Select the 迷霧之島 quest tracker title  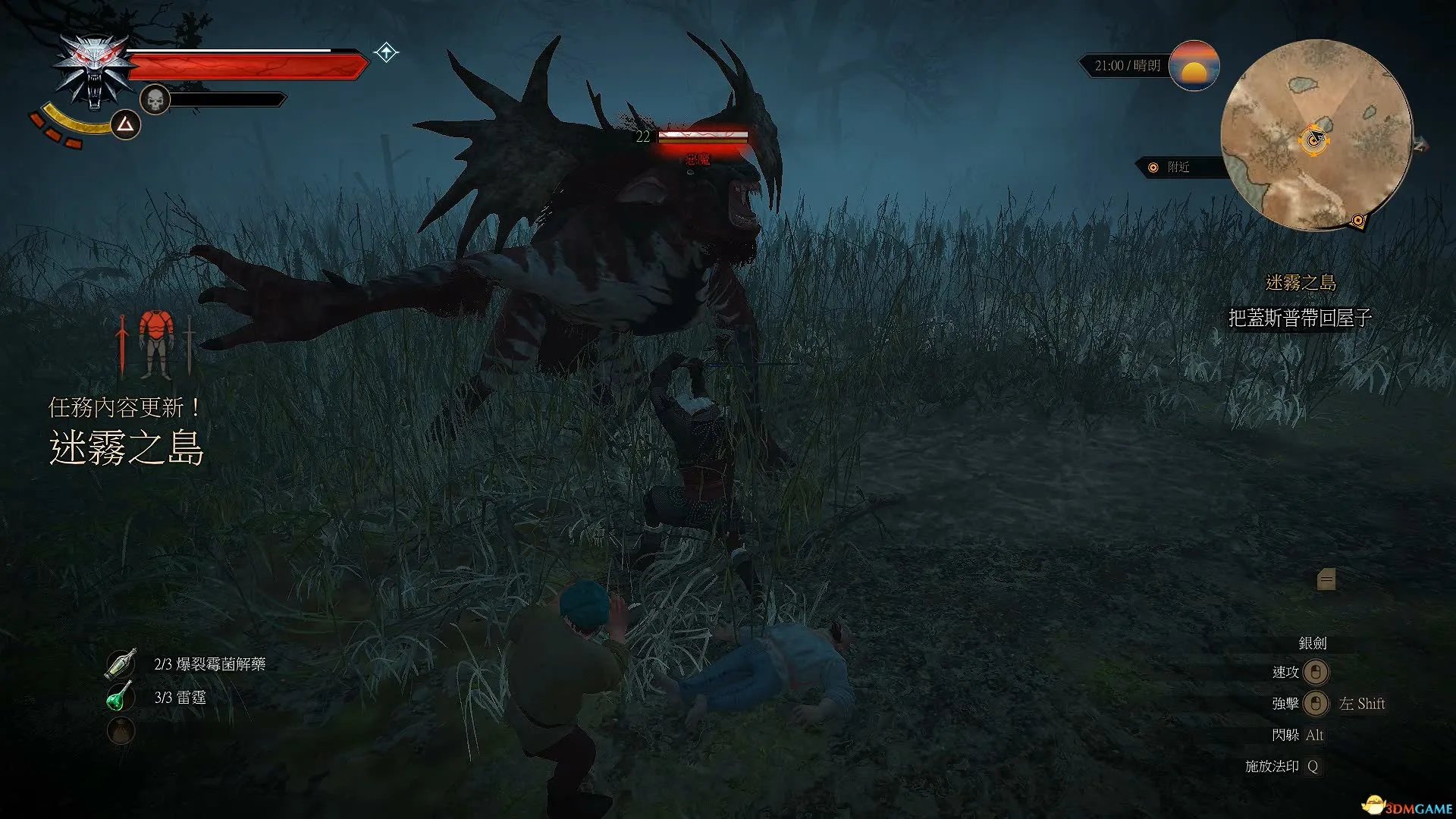coord(1301,283)
